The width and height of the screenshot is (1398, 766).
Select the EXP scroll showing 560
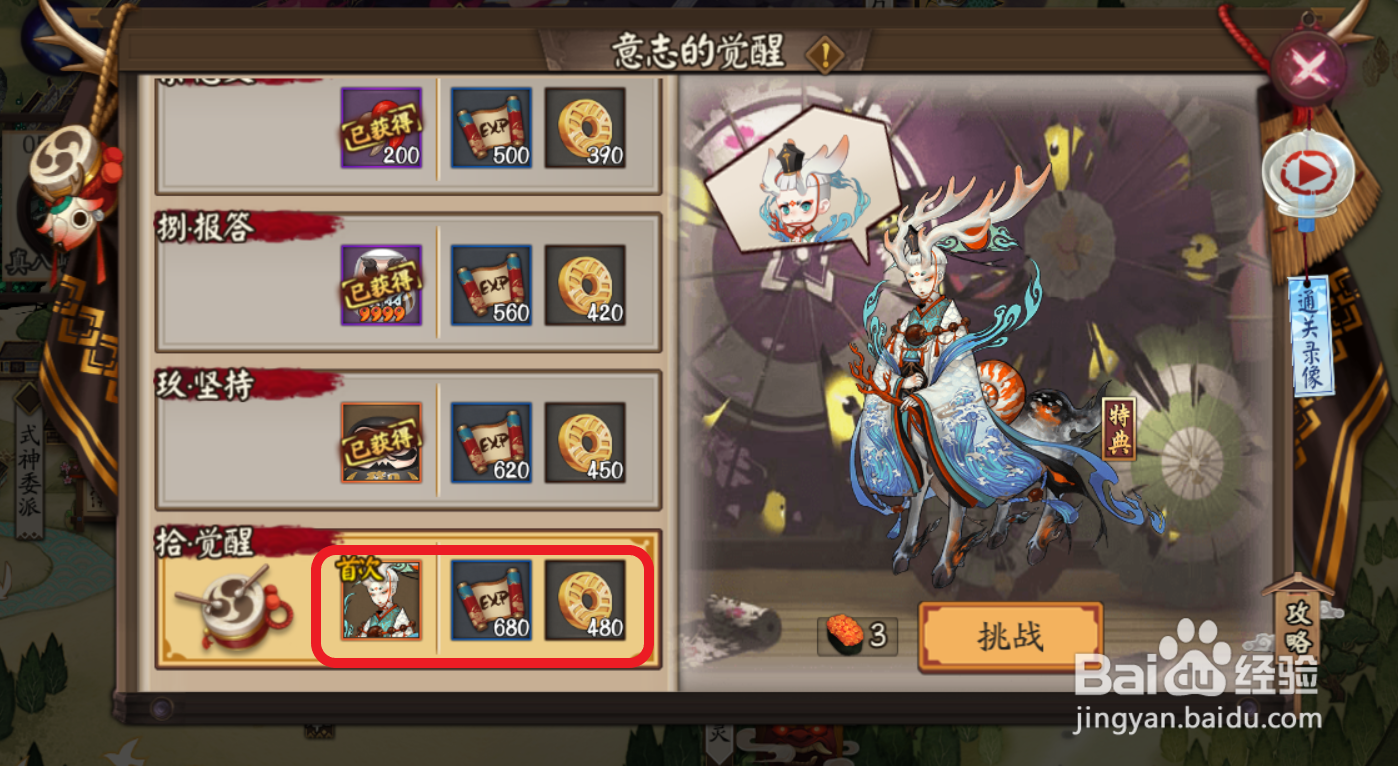(x=490, y=287)
